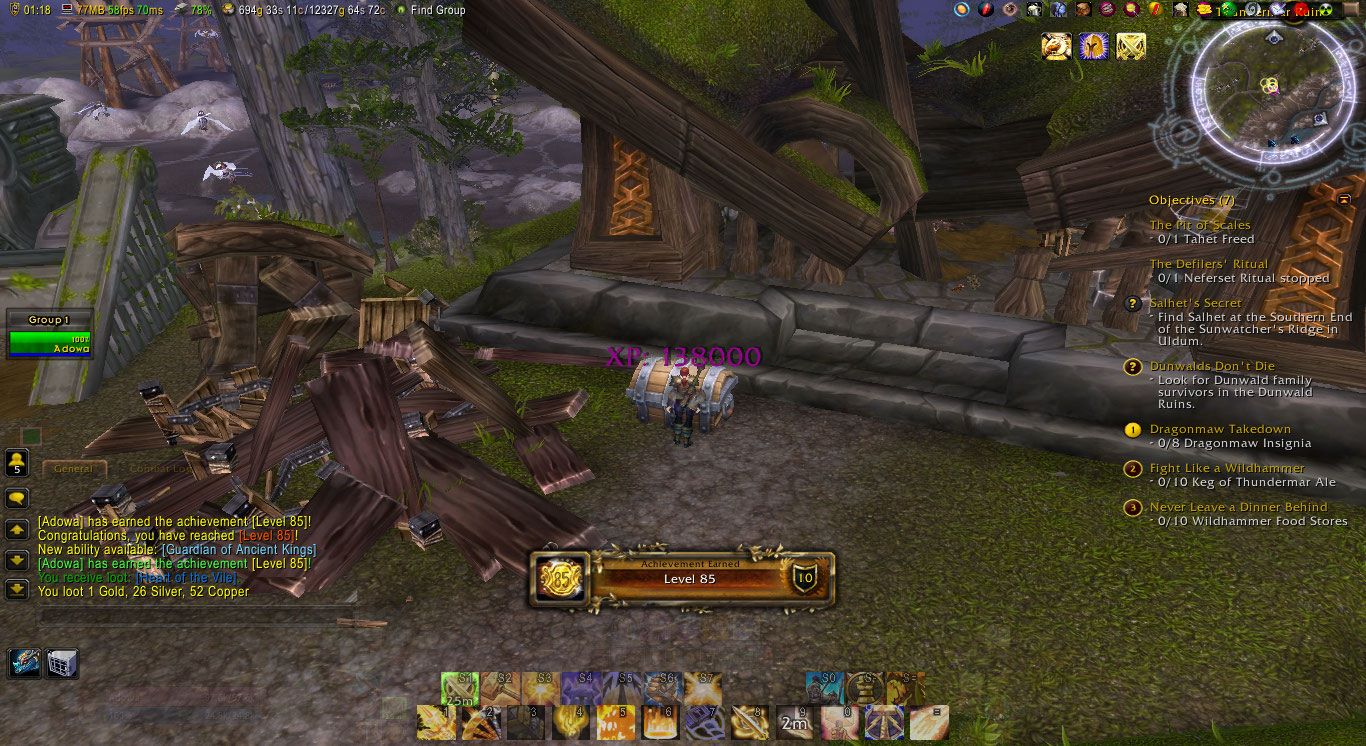Screen dimensions: 1366x746
Task: Click the scroll-to-bottom chat arrow
Action: click(x=16, y=587)
